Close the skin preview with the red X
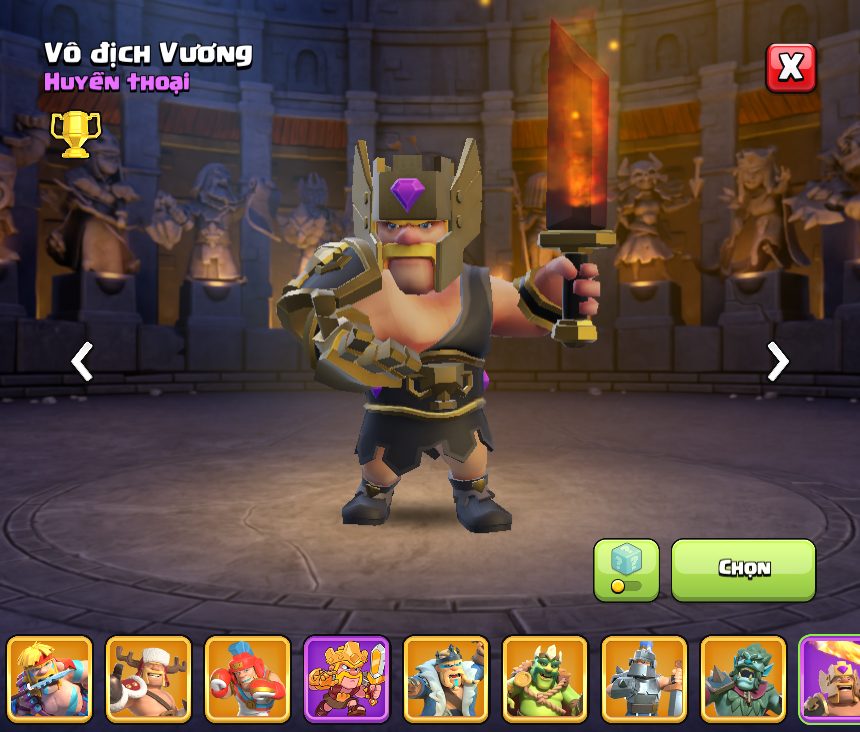 point(790,68)
